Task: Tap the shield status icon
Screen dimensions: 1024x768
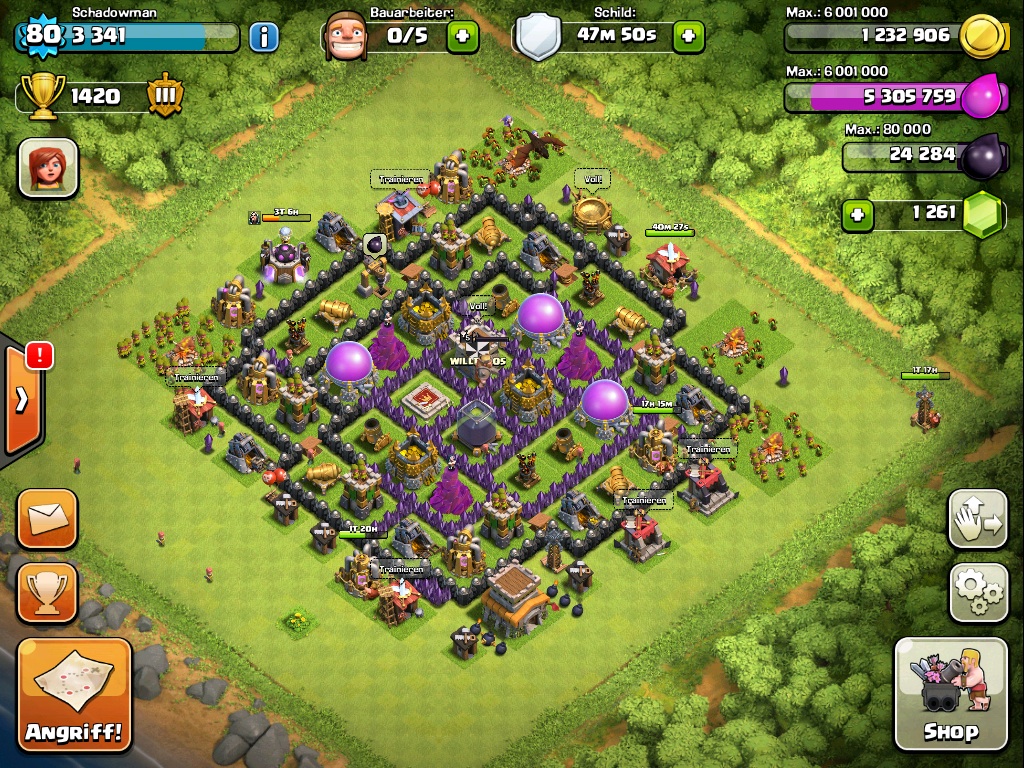Action: [x=538, y=36]
